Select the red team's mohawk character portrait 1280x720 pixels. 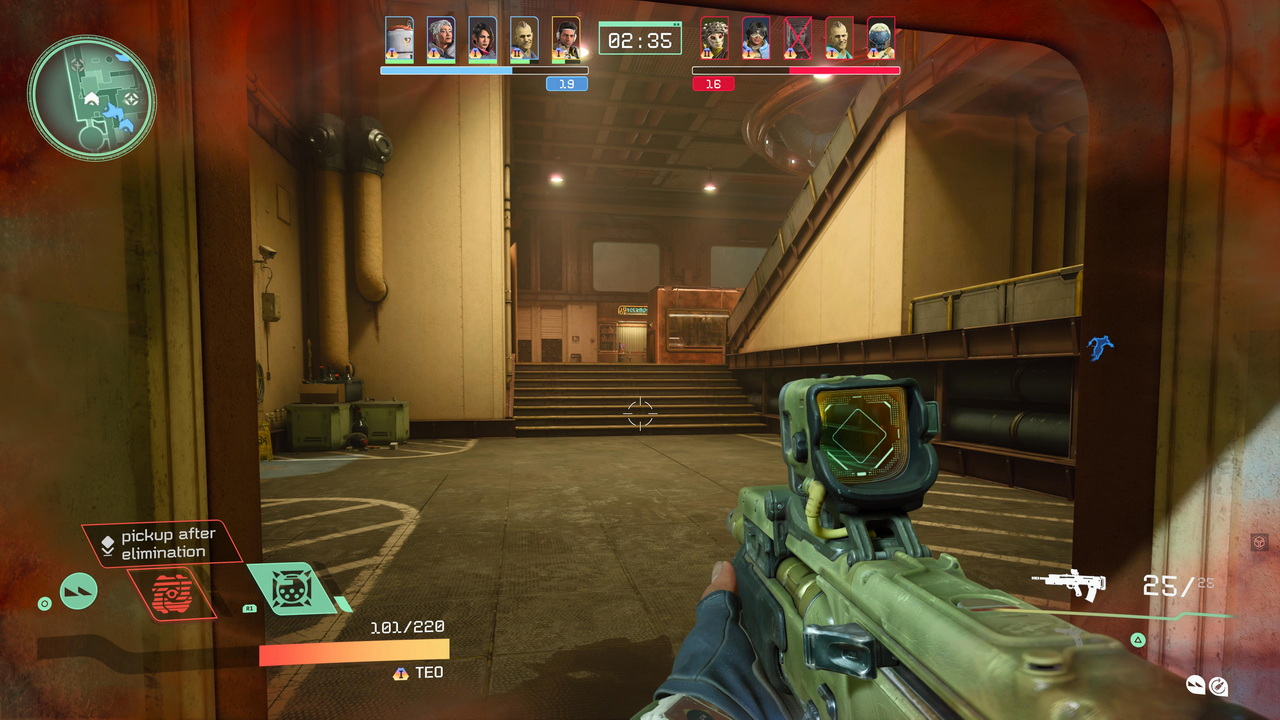pos(840,39)
